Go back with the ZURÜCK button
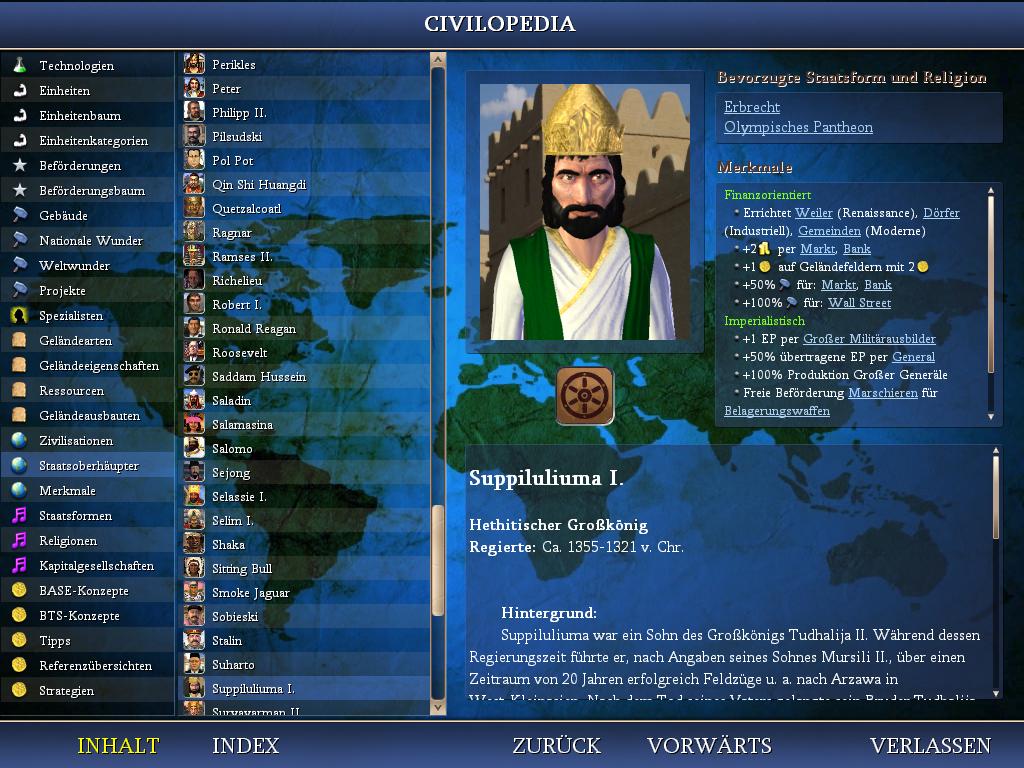 [x=556, y=746]
